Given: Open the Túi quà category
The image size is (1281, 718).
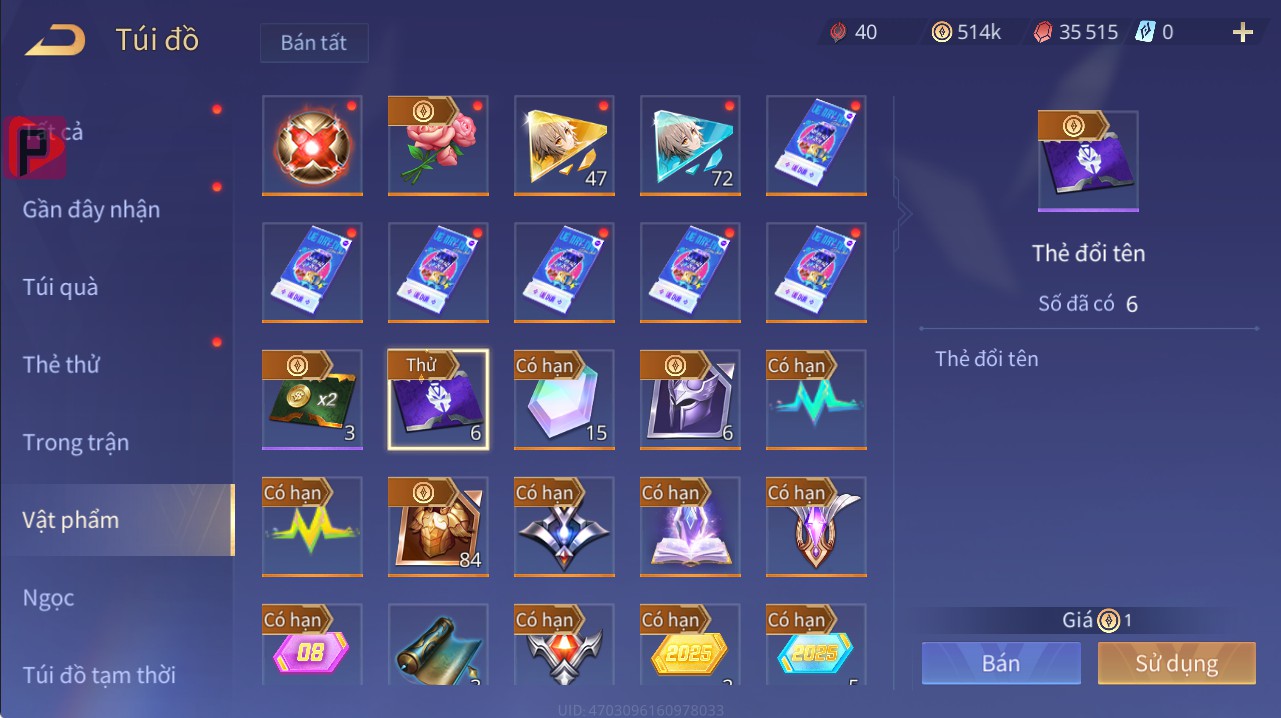Looking at the screenshot, I should click(x=61, y=287).
